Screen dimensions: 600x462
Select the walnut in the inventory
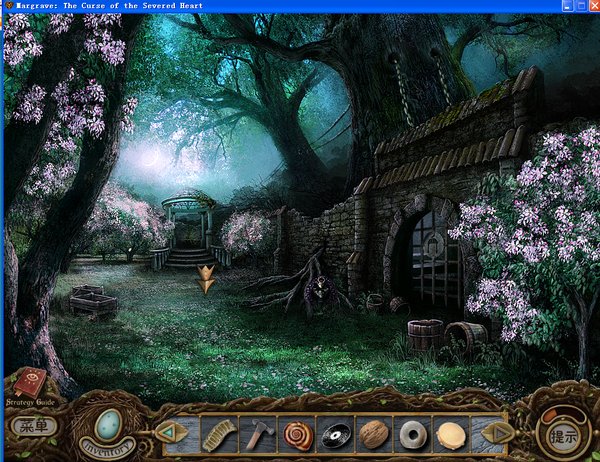tap(373, 434)
